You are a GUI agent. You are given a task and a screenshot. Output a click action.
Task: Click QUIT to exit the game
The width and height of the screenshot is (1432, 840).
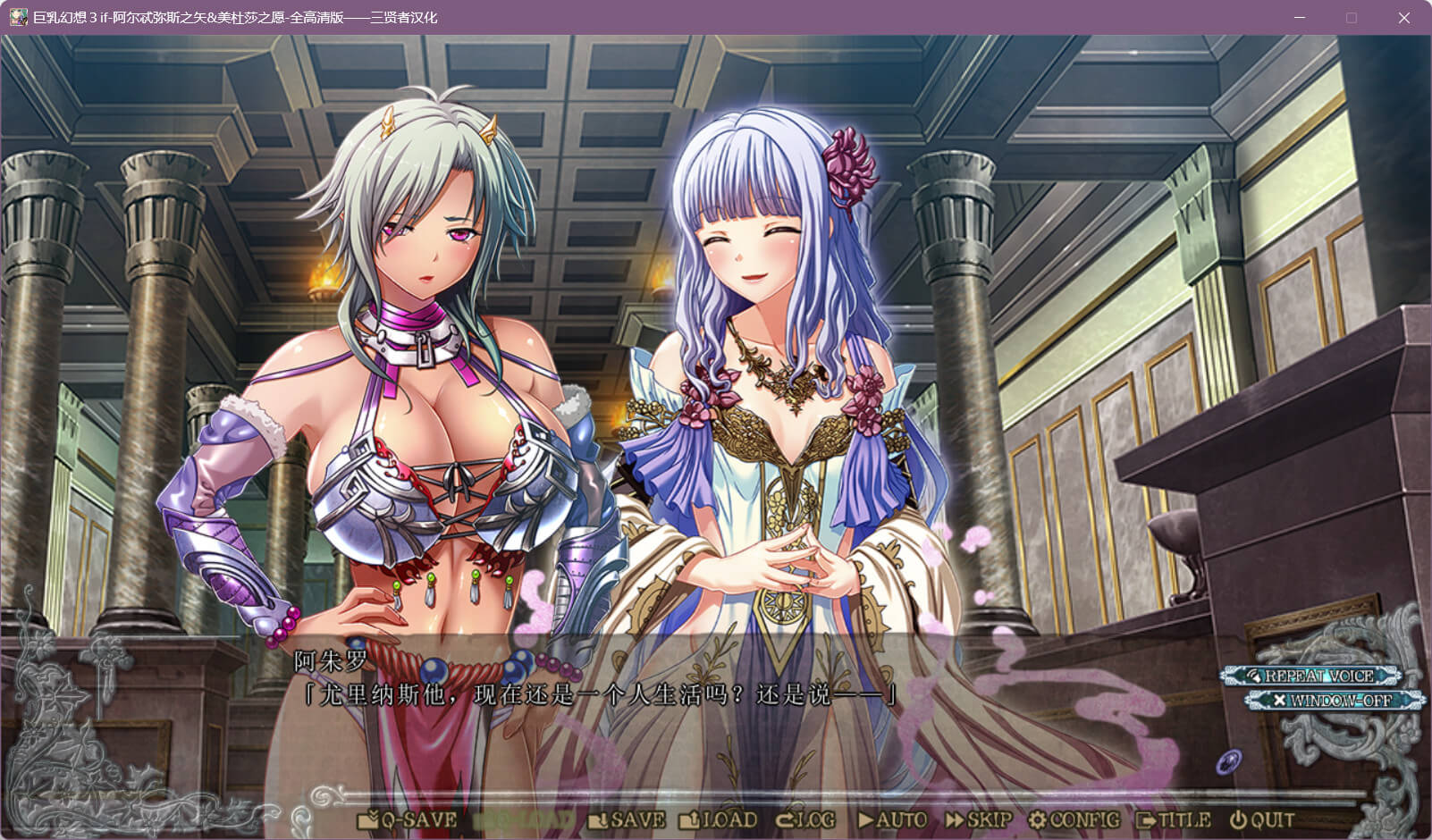1262,819
